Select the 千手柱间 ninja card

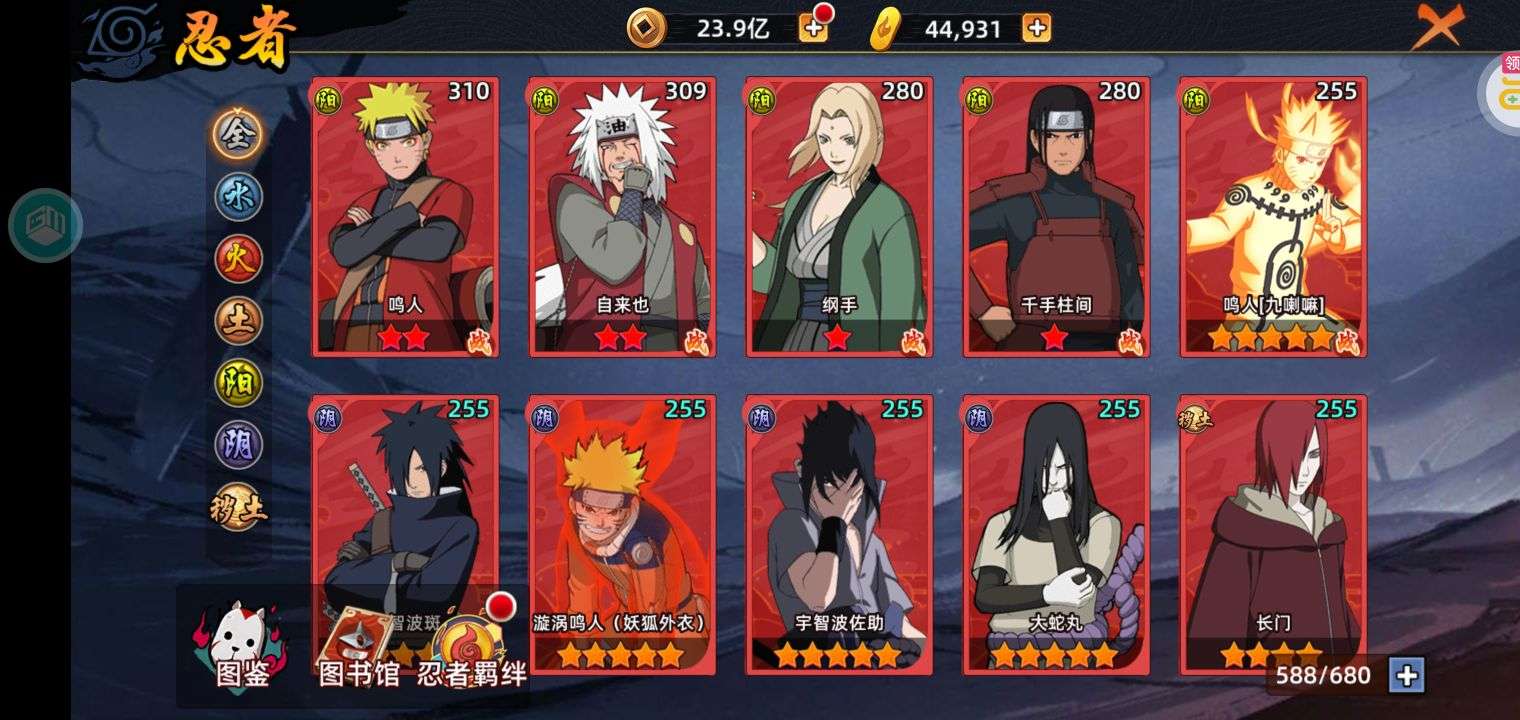coord(1056,216)
